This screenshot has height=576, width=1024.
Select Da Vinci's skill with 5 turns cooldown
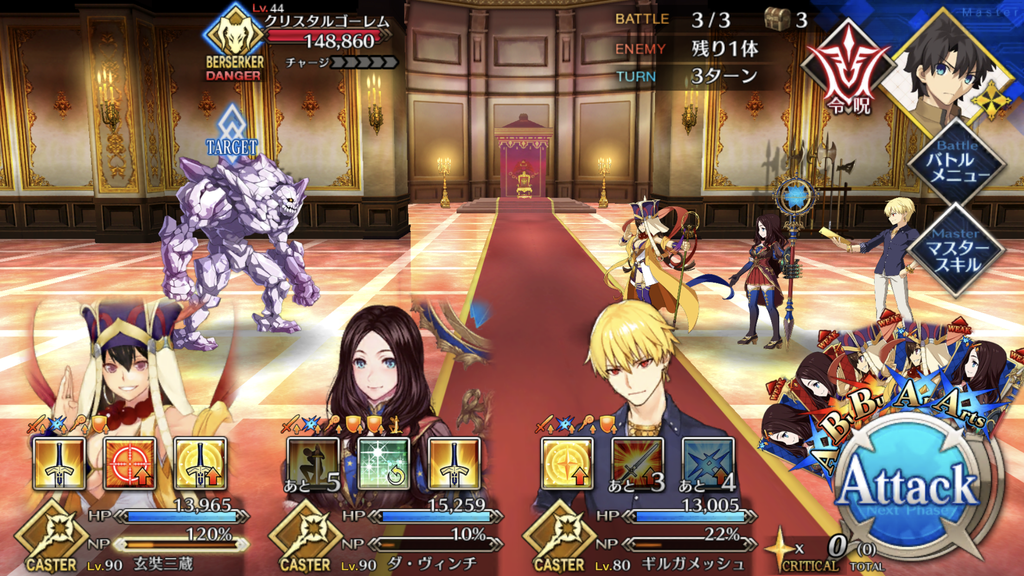pos(314,463)
